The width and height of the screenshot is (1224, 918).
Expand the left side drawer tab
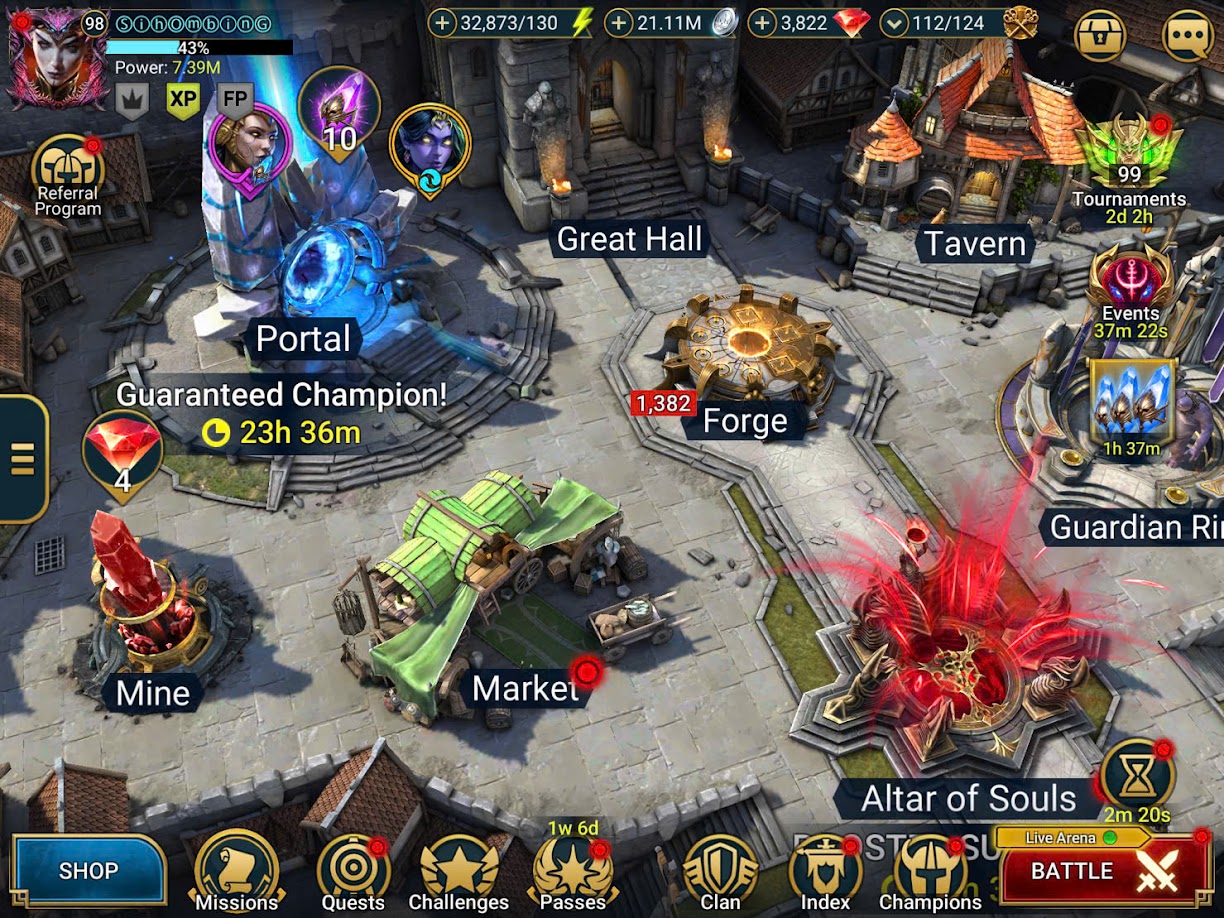point(22,458)
